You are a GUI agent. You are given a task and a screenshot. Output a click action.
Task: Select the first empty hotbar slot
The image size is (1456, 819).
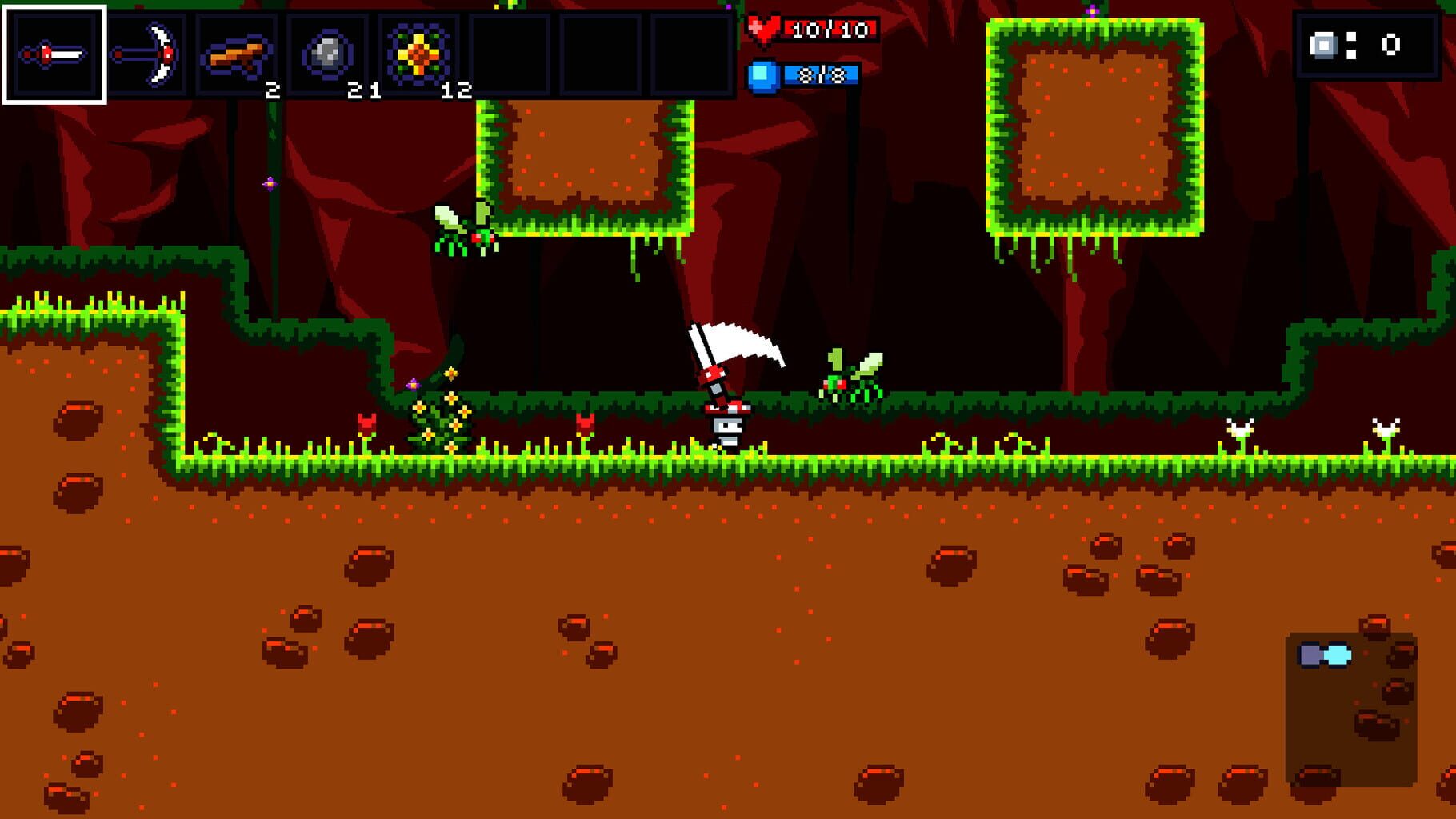[x=509, y=54]
